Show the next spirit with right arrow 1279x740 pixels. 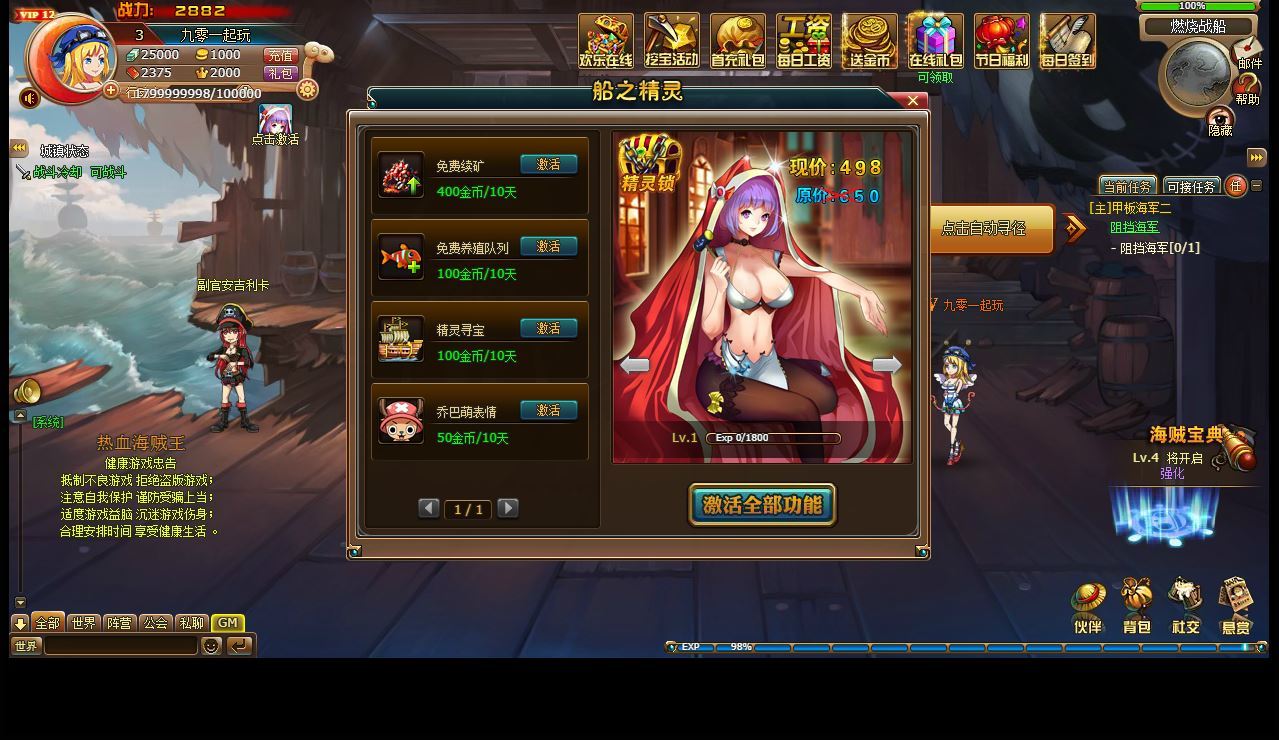887,365
